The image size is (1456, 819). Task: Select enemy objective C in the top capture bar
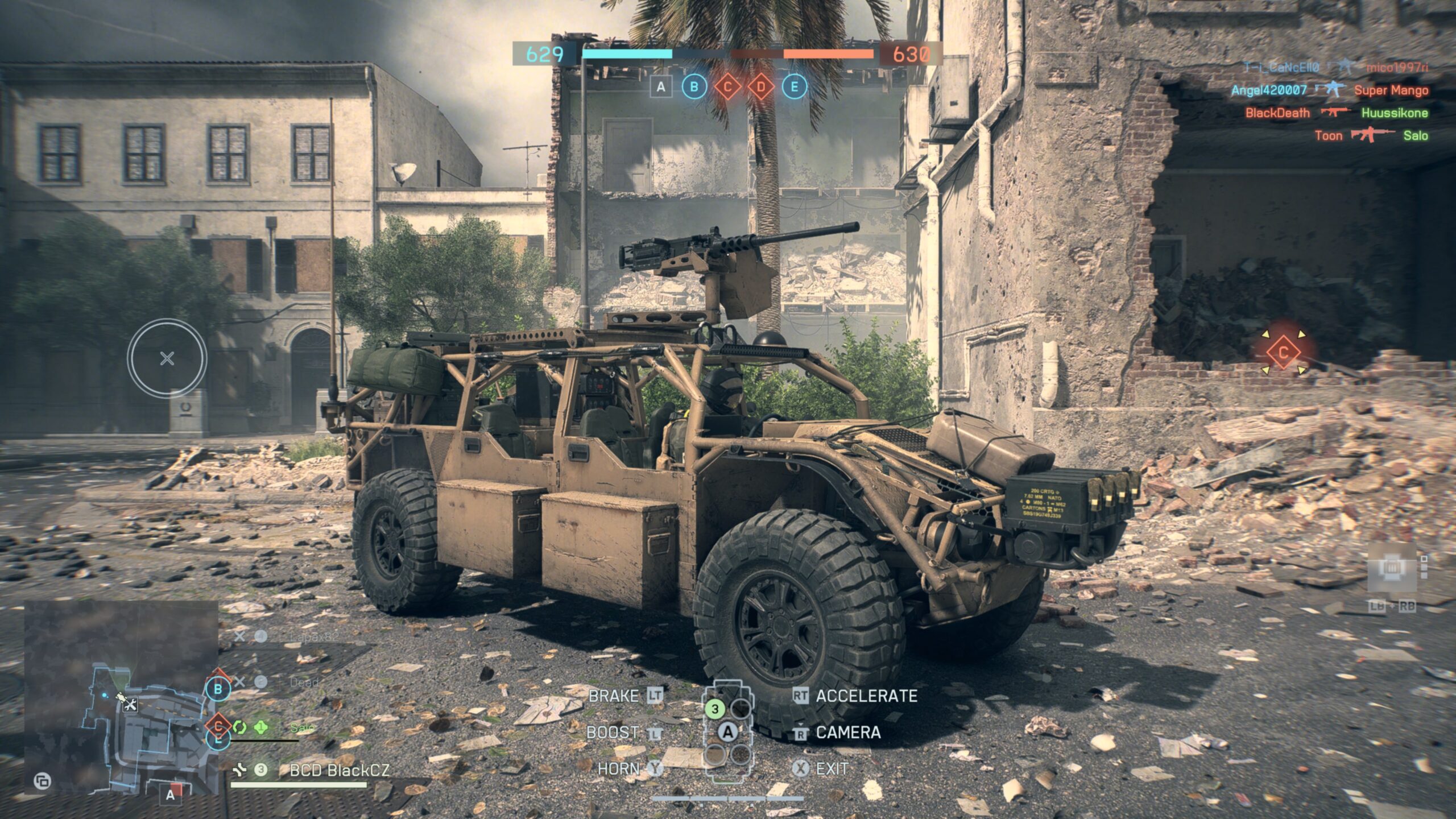point(727,87)
